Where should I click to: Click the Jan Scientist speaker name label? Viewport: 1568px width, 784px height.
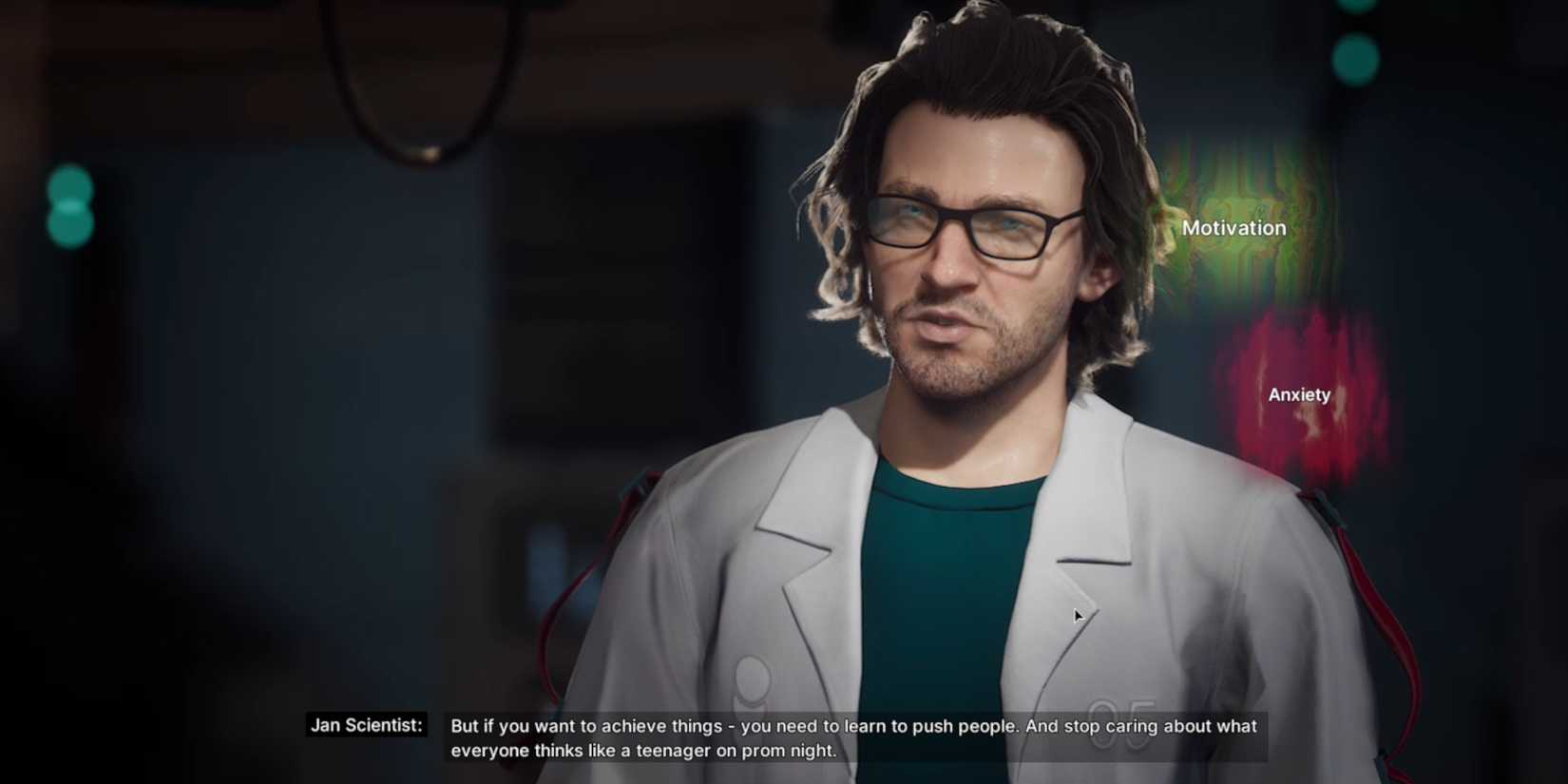coord(365,724)
